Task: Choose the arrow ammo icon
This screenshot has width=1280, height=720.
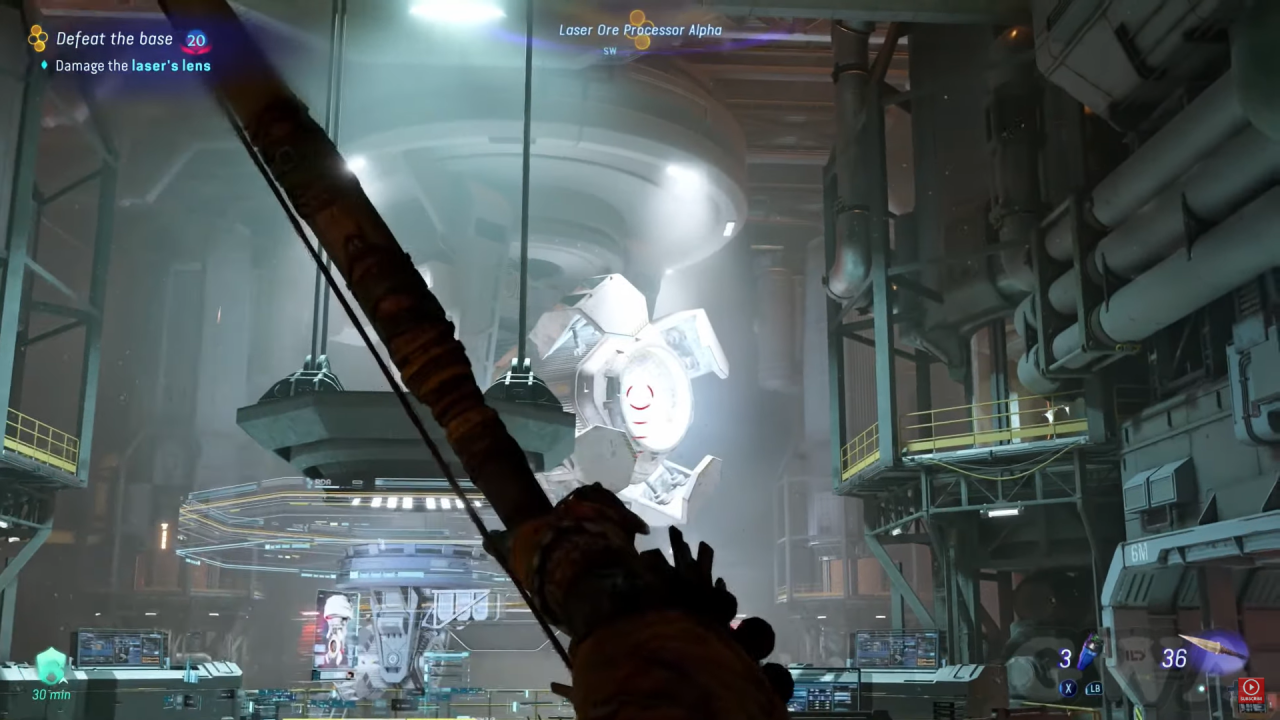Action: 1212,647
